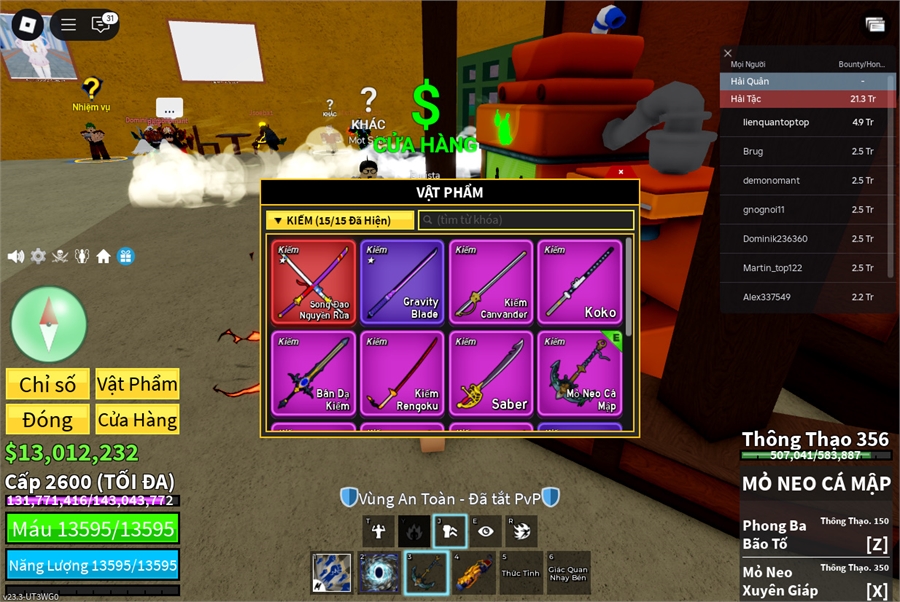Close the Vật Phẩm inventory window
900x602 pixels.
(621, 172)
